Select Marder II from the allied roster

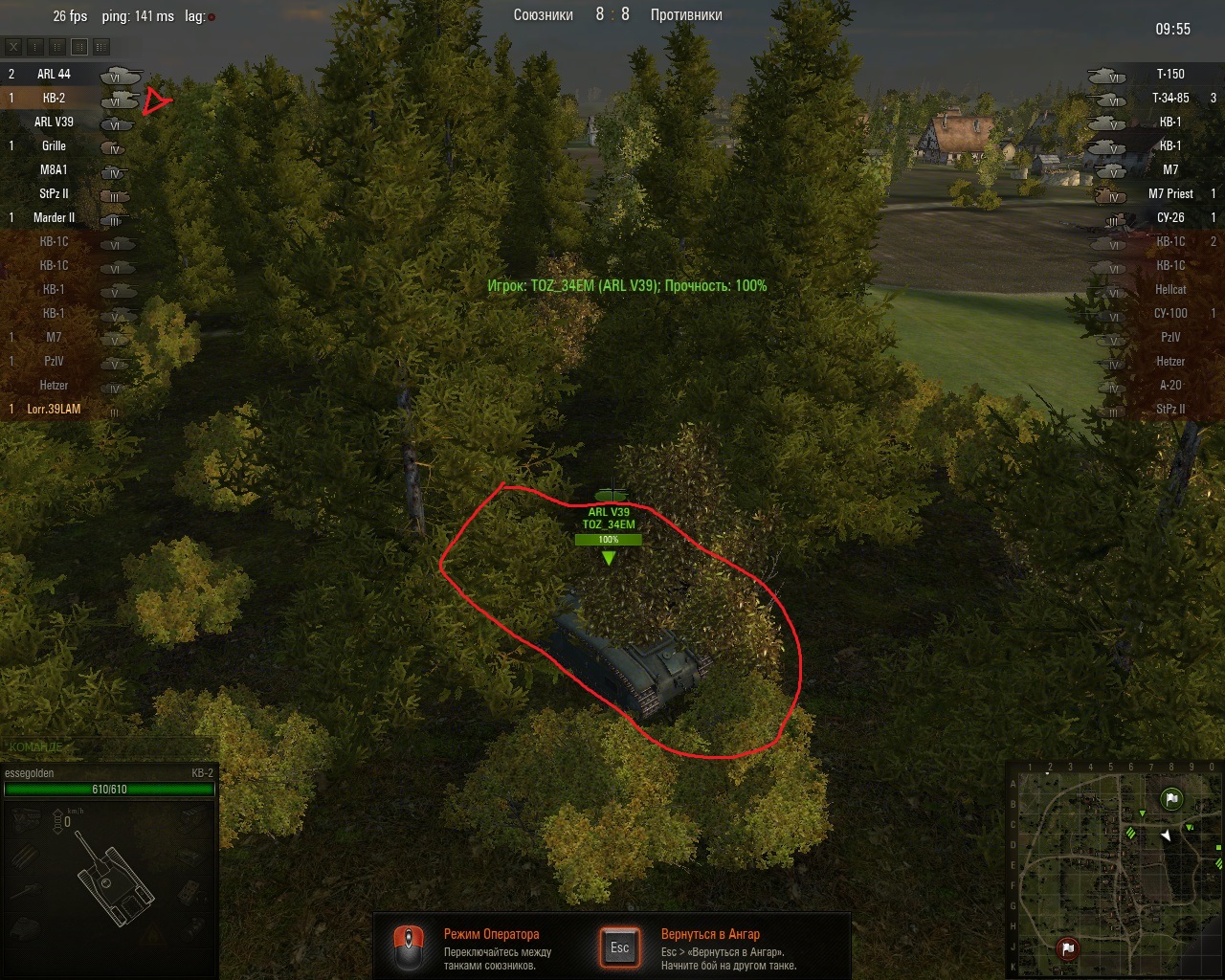[x=54, y=217]
